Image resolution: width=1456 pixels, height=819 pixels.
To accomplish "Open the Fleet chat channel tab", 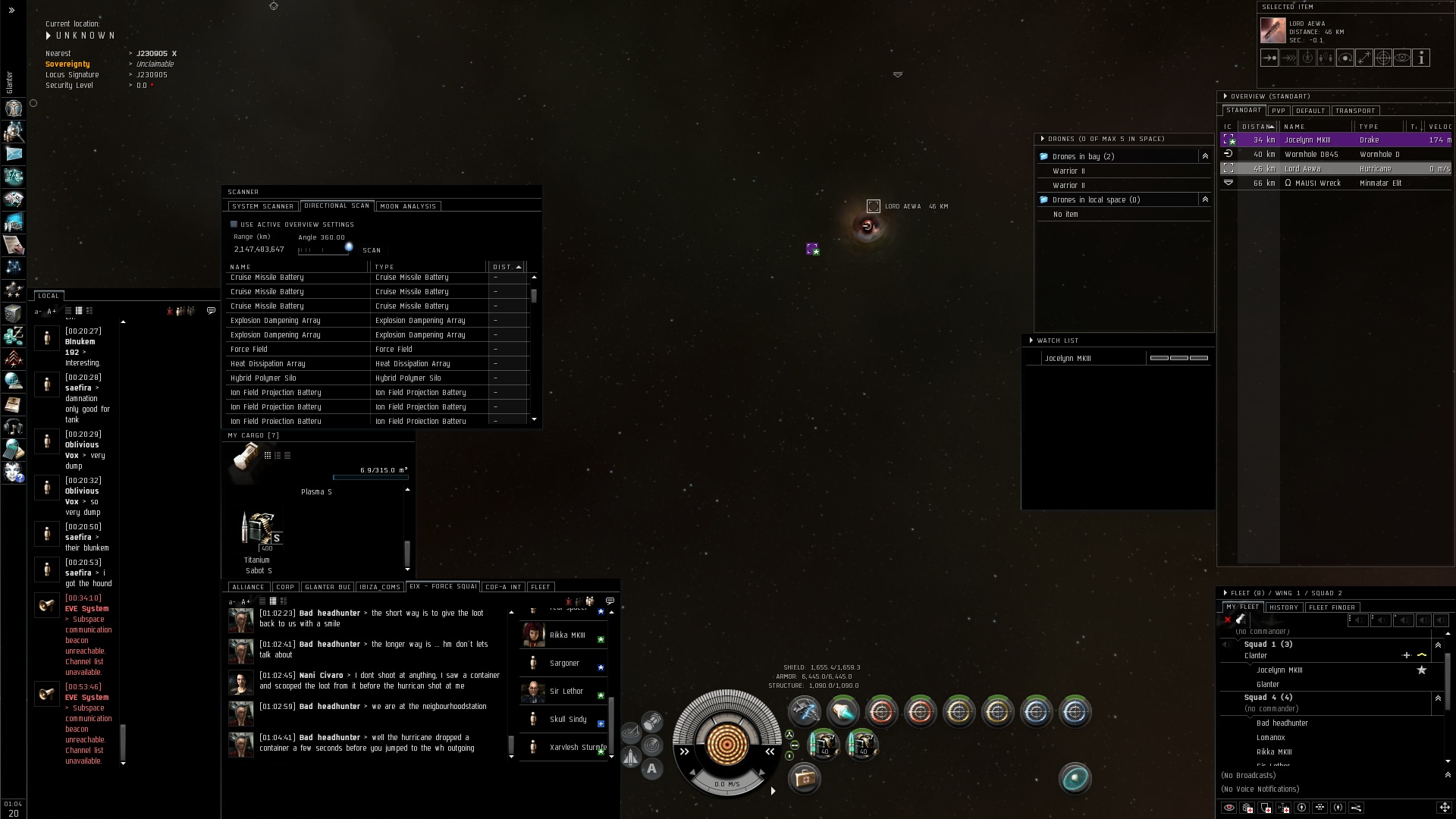I will tap(541, 587).
